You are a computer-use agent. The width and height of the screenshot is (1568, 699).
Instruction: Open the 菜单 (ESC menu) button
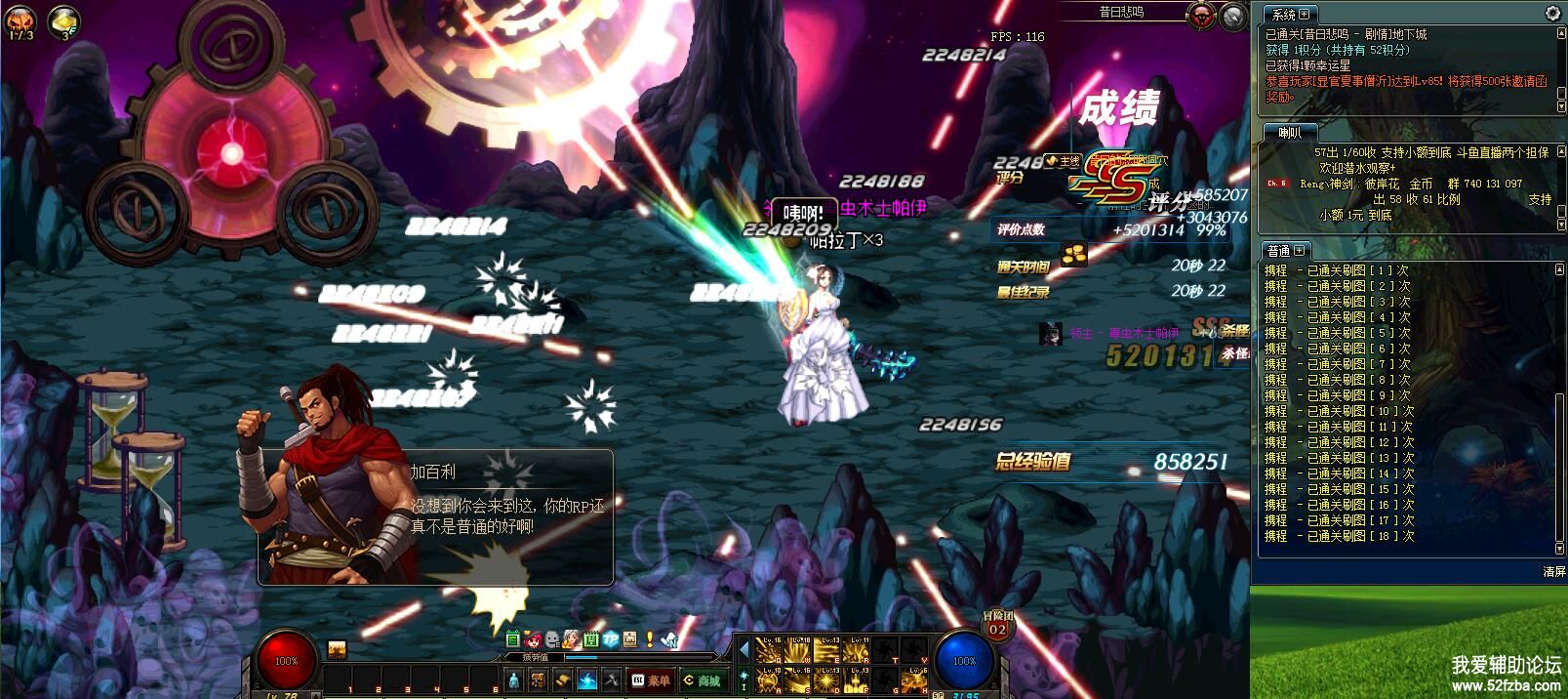652,680
